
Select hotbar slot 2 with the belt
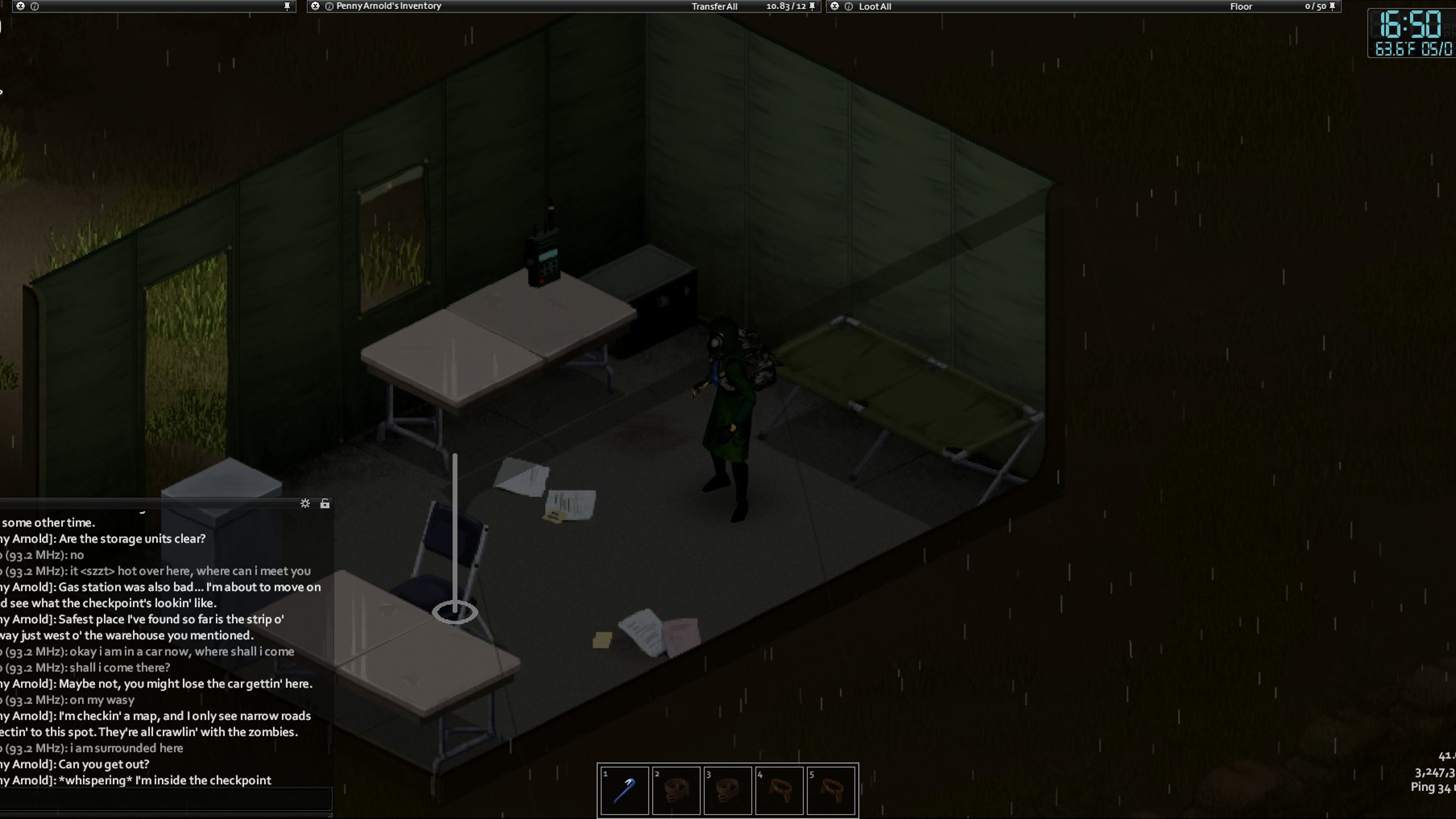pos(676,790)
